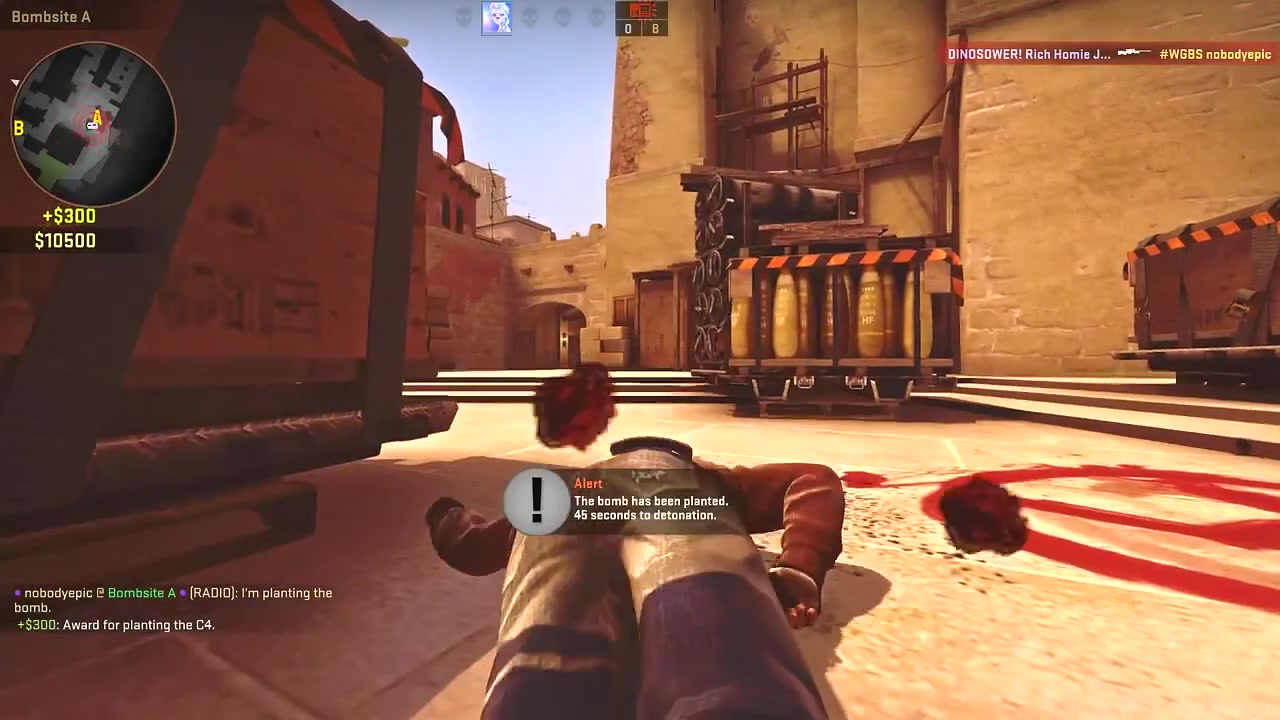This screenshot has width=1280, height=720.
Task: Click the first grayed skull avatar icon
Action: (462, 17)
